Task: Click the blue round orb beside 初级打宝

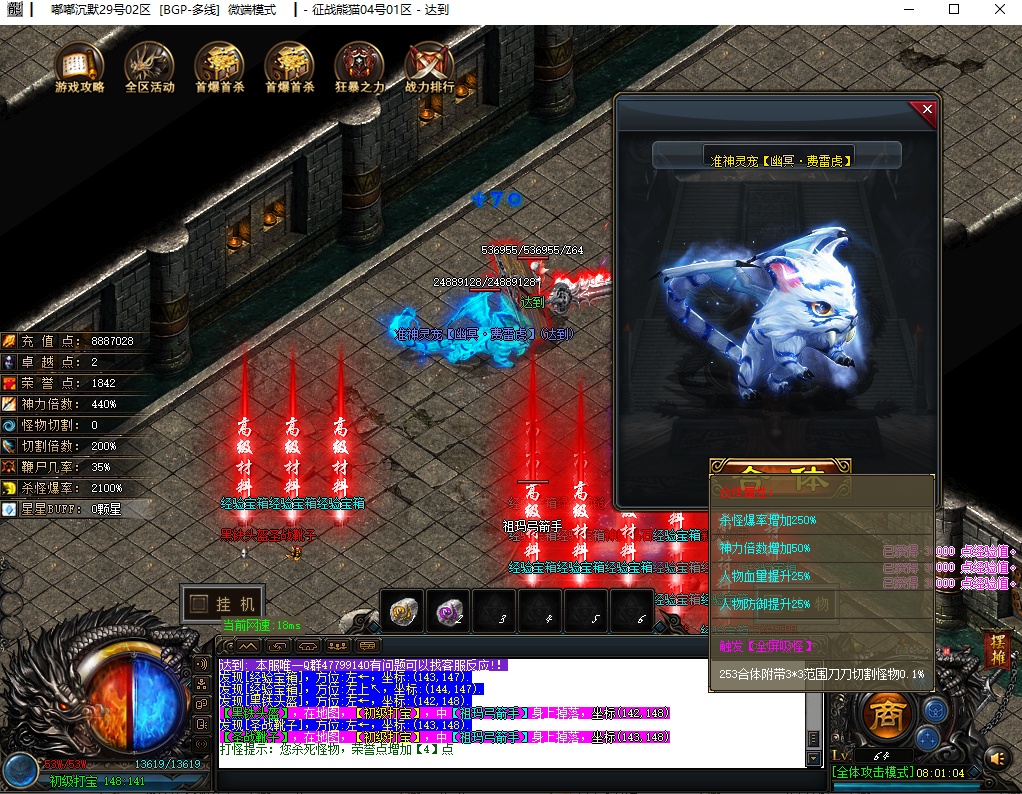Action: tap(20, 770)
